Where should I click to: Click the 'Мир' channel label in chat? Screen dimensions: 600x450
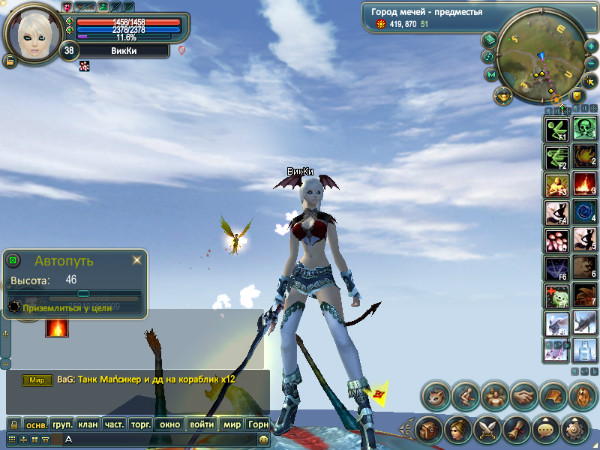39,380
